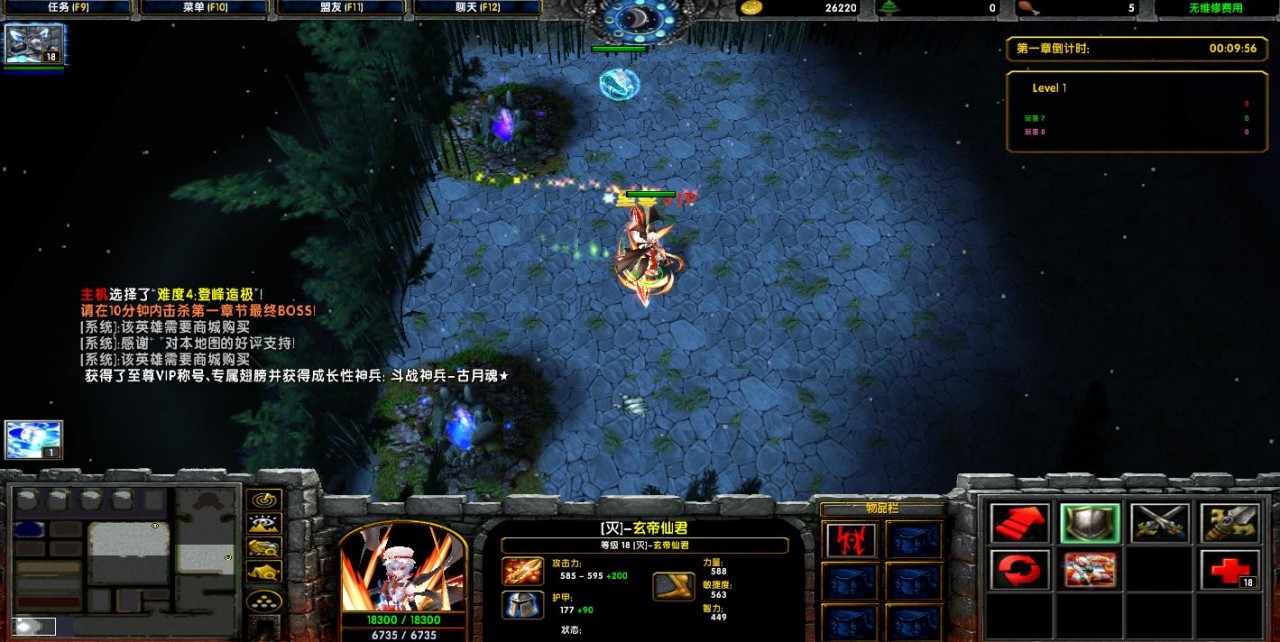Click the blue swirl icon above the minimap

[x=34, y=440]
